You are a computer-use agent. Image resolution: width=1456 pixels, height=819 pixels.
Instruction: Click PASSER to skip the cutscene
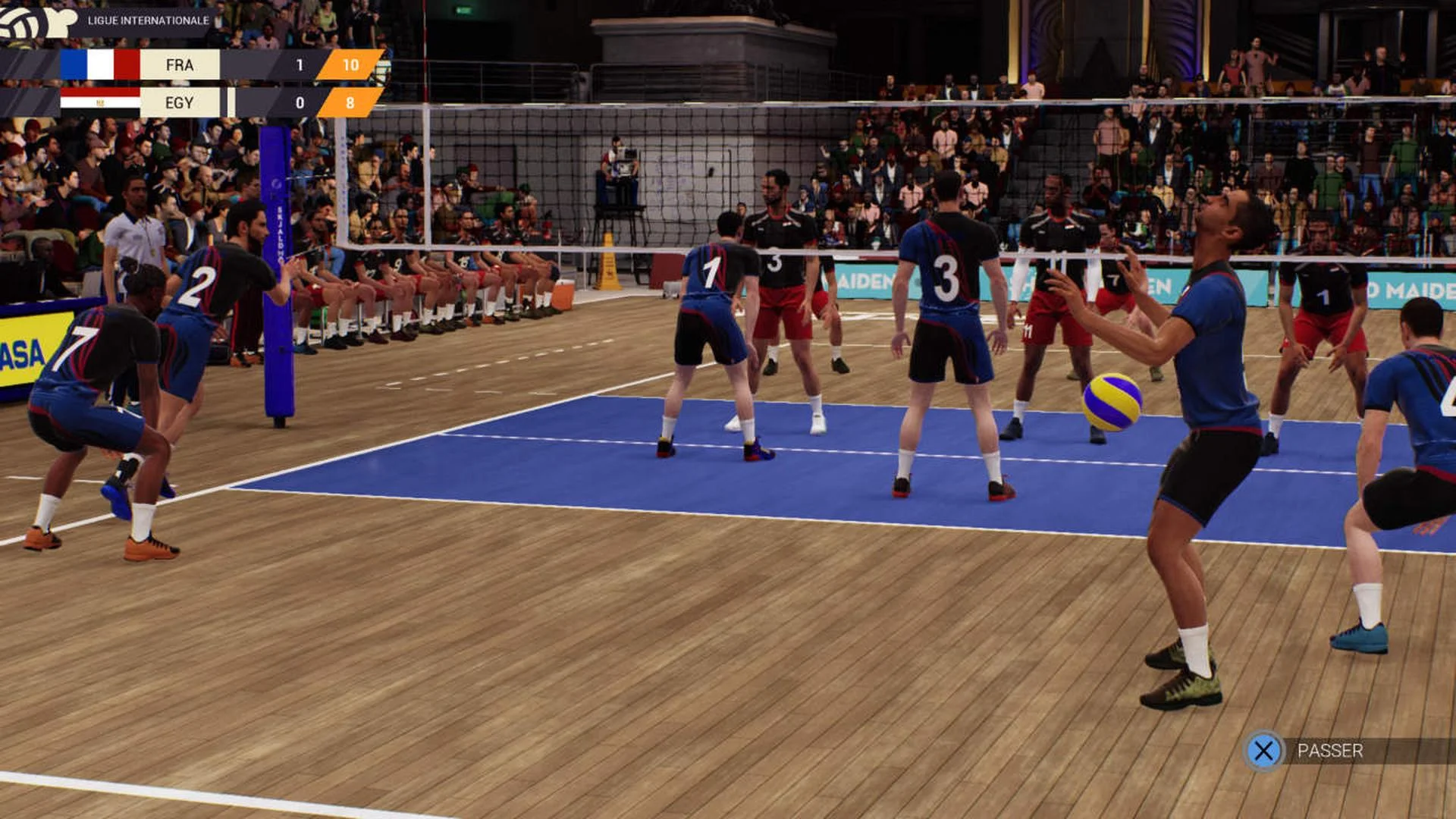pos(1329,752)
